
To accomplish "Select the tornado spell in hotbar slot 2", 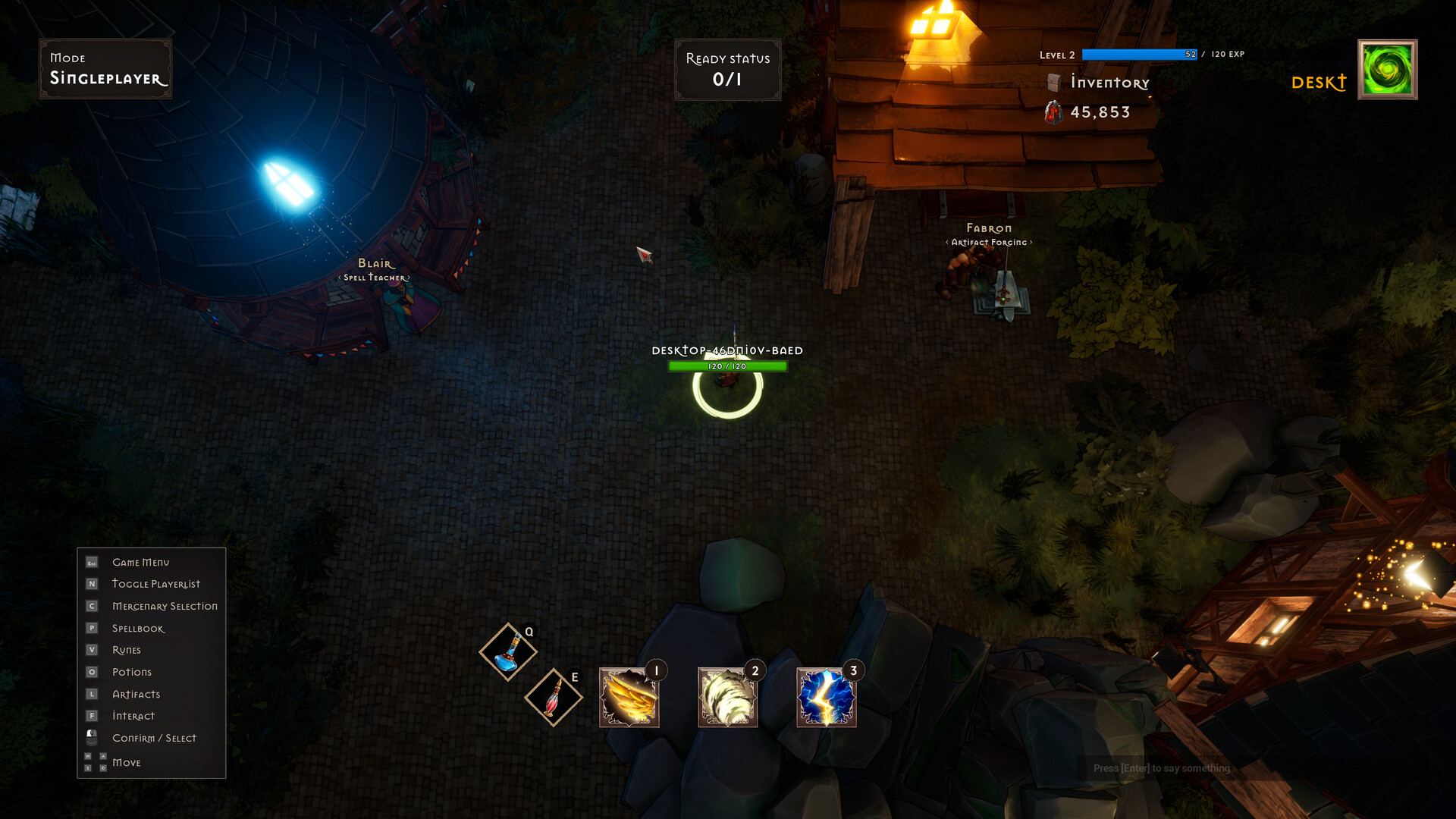I will pyautogui.click(x=726, y=696).
